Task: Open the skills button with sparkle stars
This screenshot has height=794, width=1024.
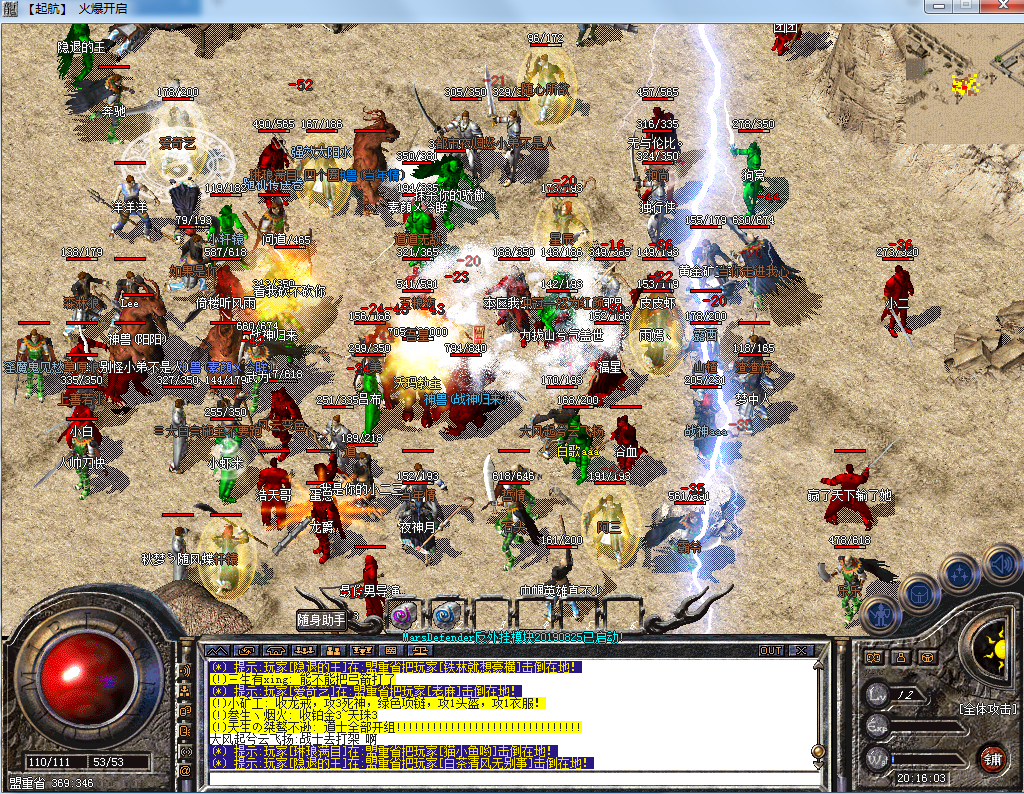Action: pyautogui.click(x=960, y=574)
